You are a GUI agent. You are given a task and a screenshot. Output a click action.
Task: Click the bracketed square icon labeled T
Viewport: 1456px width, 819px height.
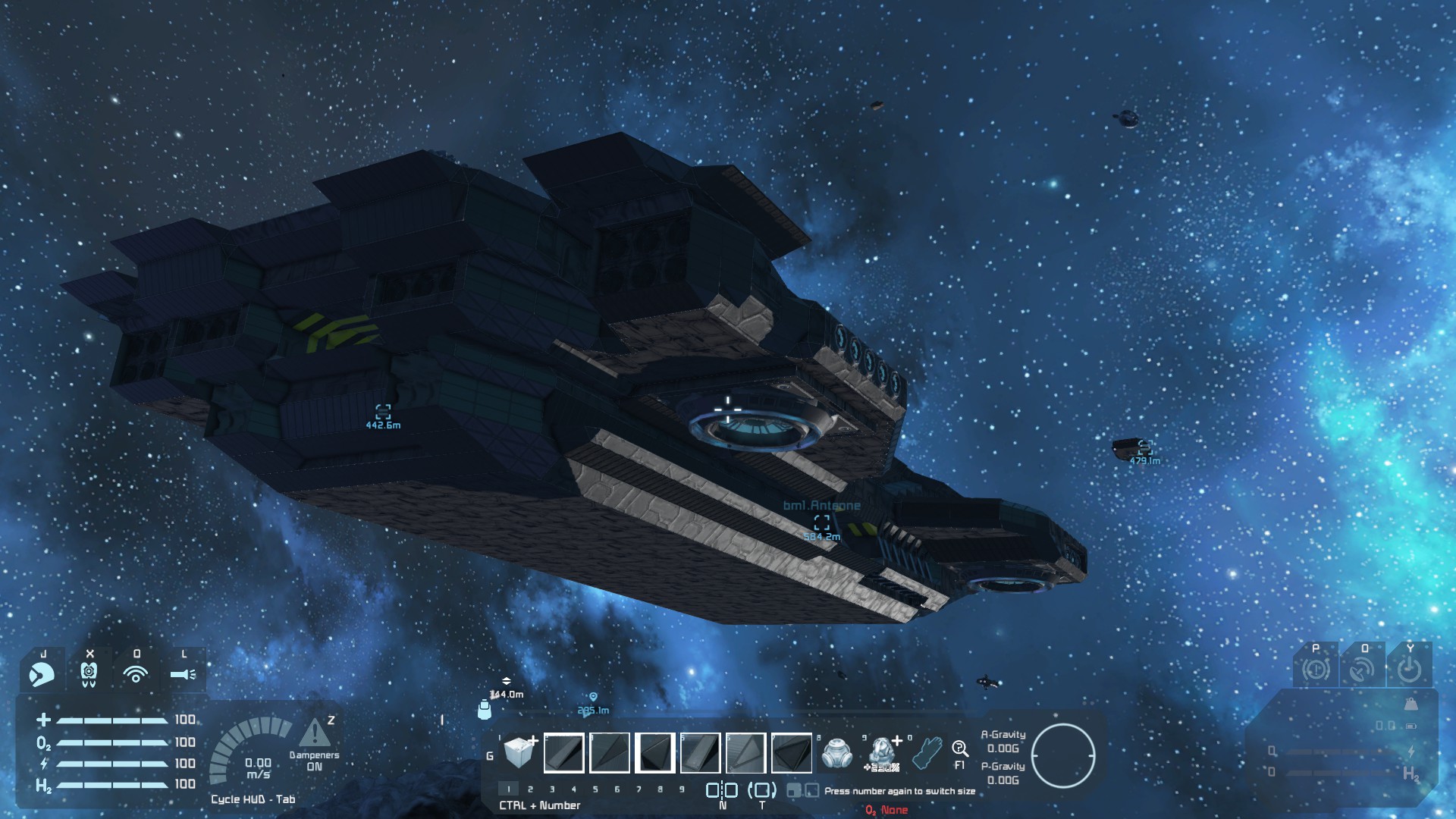(x=762, y=790)
